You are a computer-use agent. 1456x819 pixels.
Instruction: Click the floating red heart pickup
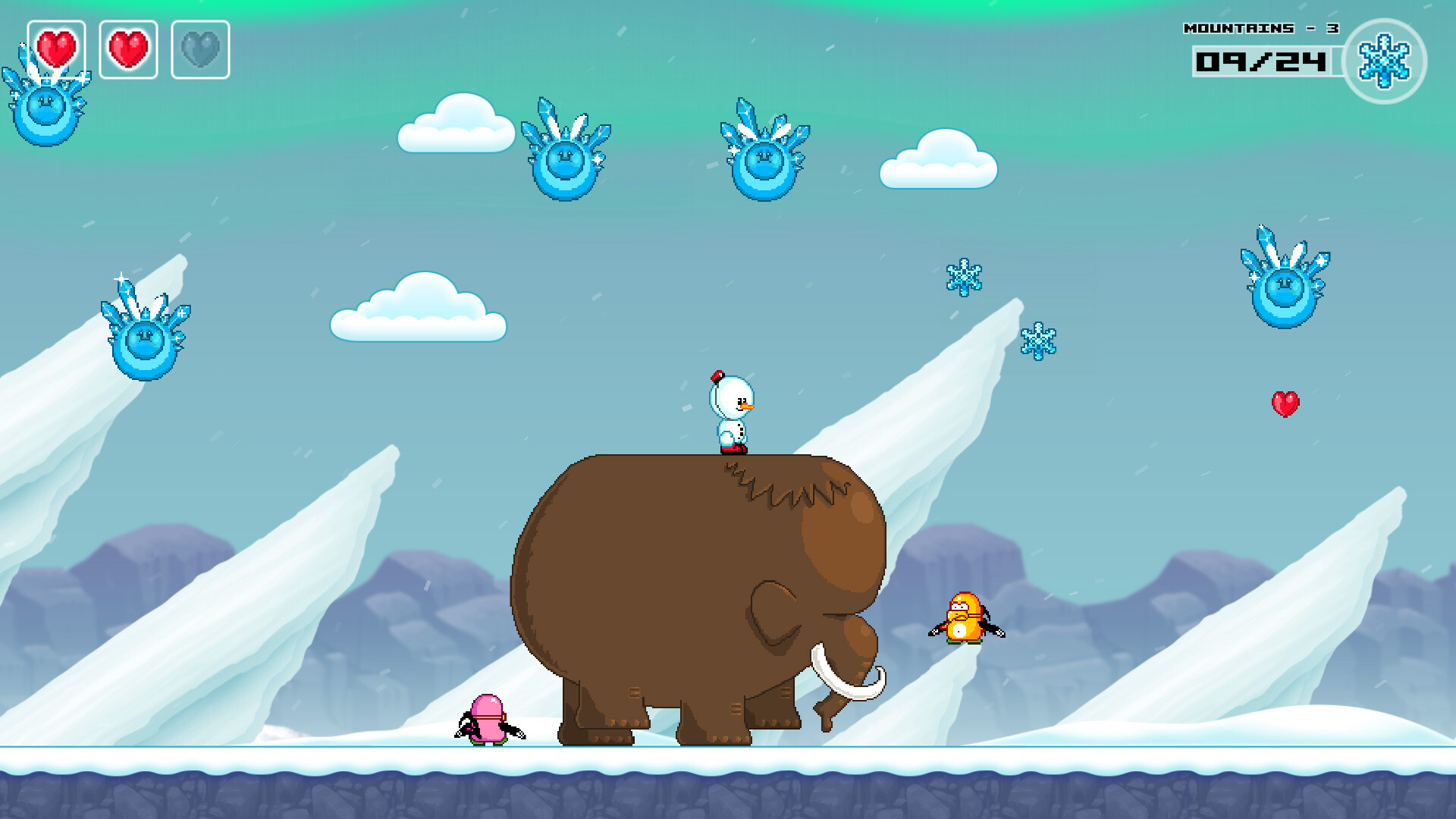pyautogui.click(x=1285, y=404)
